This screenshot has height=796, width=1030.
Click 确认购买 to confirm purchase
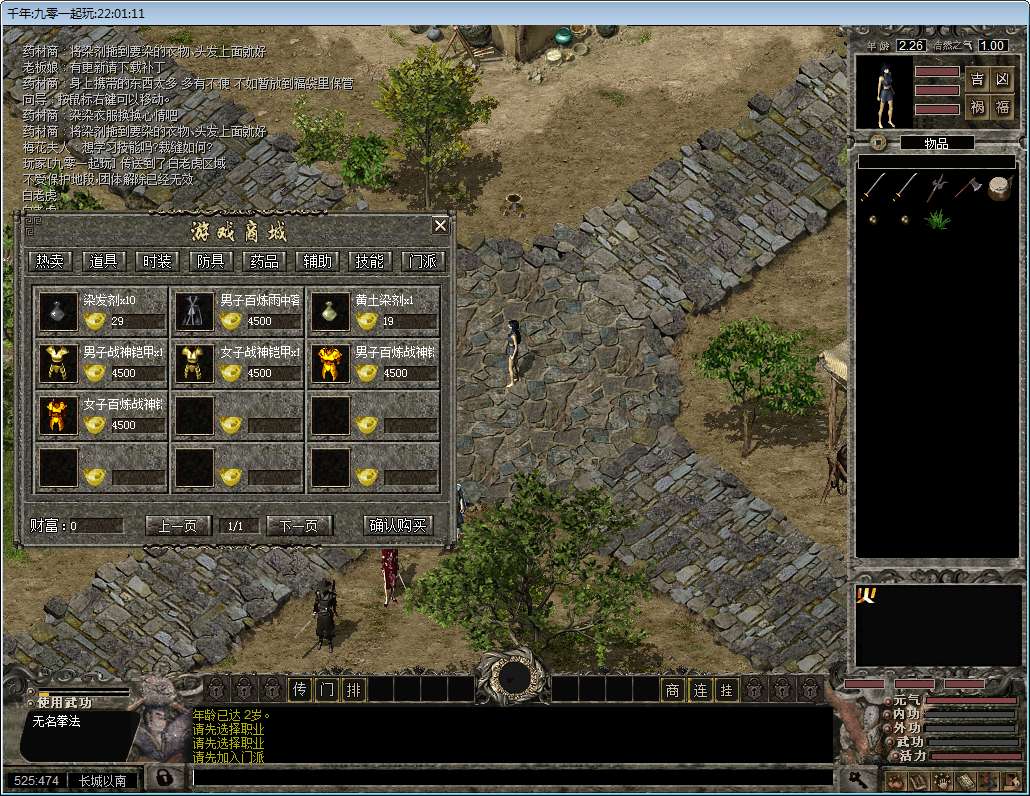click(398, 525)
